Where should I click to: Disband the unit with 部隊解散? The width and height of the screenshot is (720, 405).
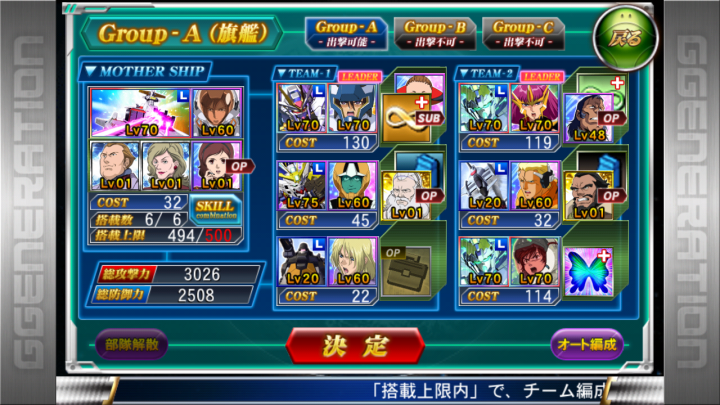pyautogui.click(x=131, y=344)
